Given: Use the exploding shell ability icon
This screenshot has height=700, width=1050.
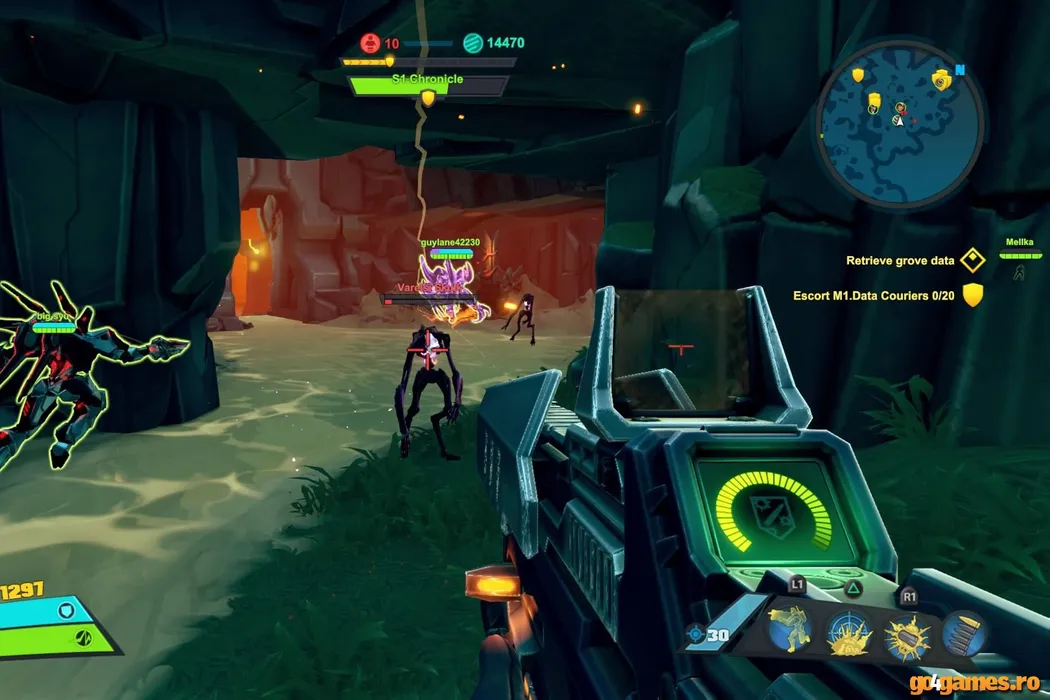Looking at the screenshot, I should [x=907, y=634].
